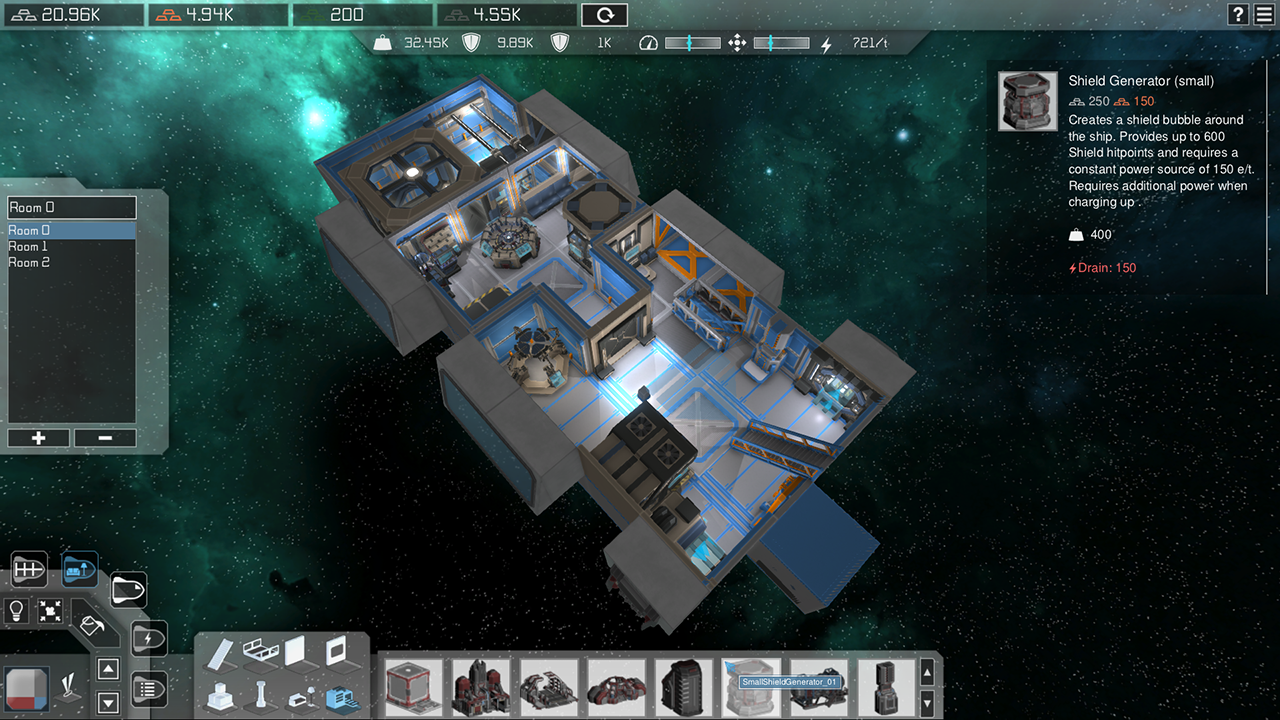This screenshot has width=1280, height=720.
Task: Toggle the lightbulb lighting overlay
Action: [16, 610]
